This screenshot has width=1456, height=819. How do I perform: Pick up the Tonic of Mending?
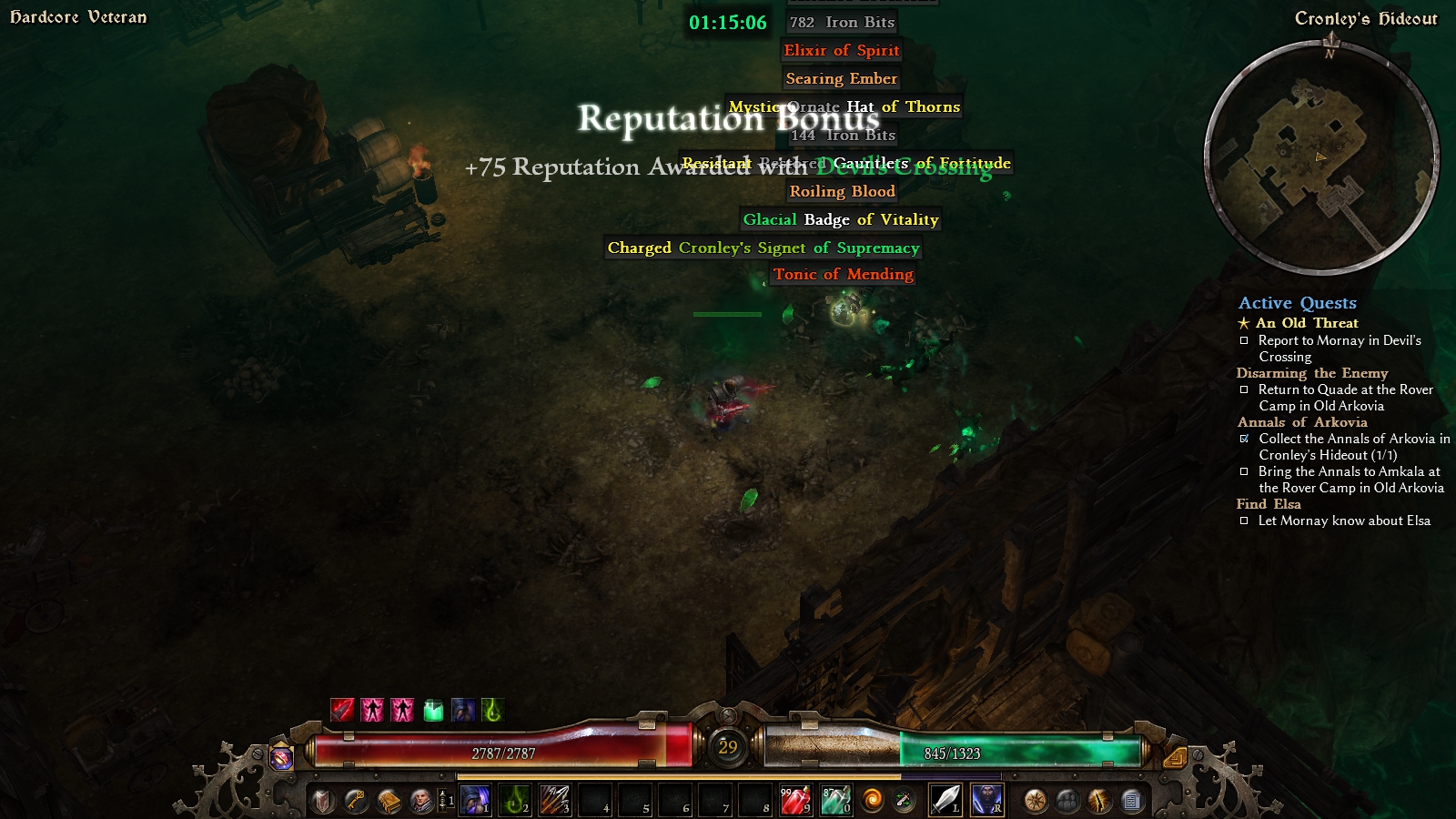point(843,274)
